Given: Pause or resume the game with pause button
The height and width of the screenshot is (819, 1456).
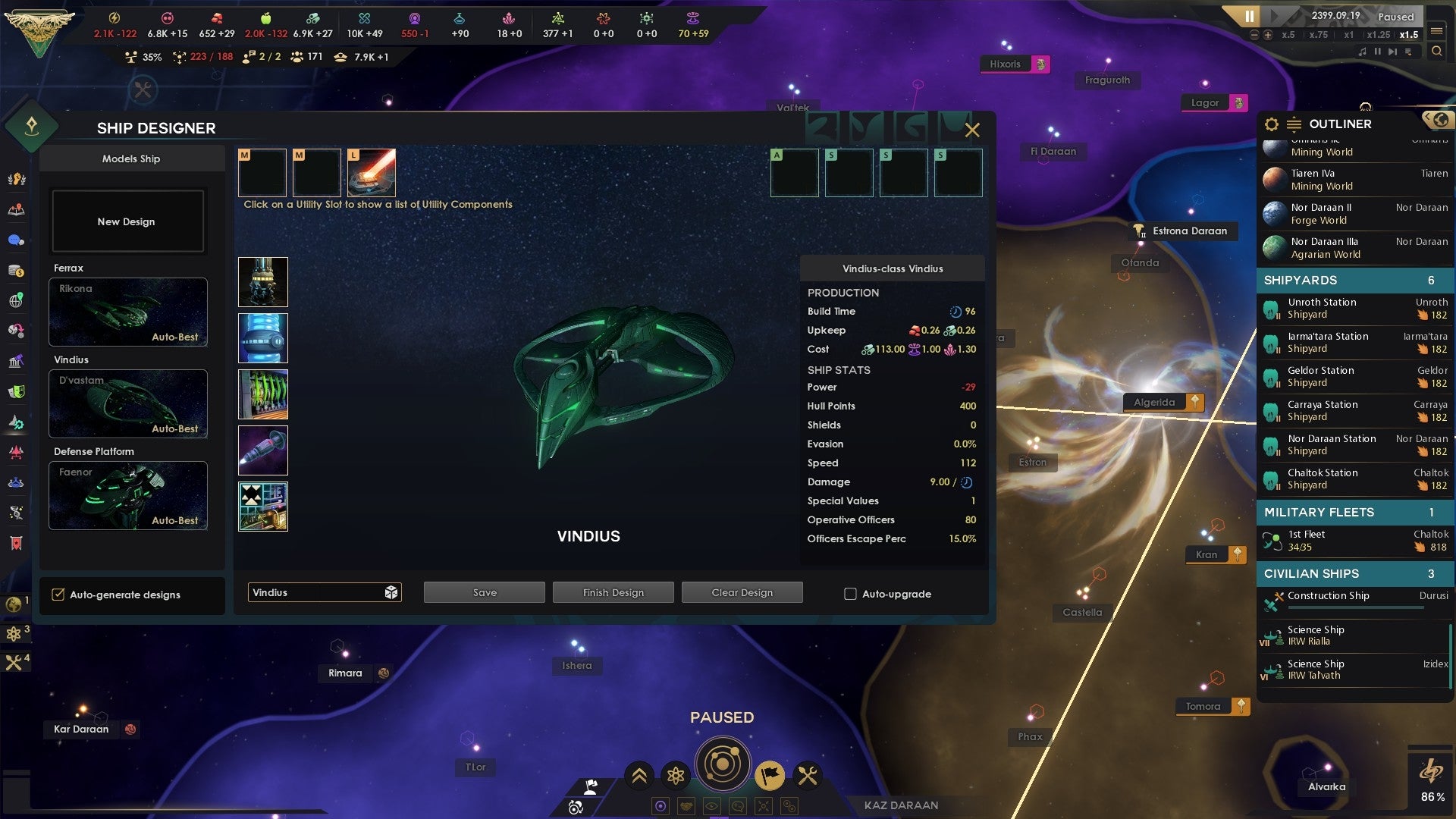Looking at the screenshot, I should (x=1249, y=16).
